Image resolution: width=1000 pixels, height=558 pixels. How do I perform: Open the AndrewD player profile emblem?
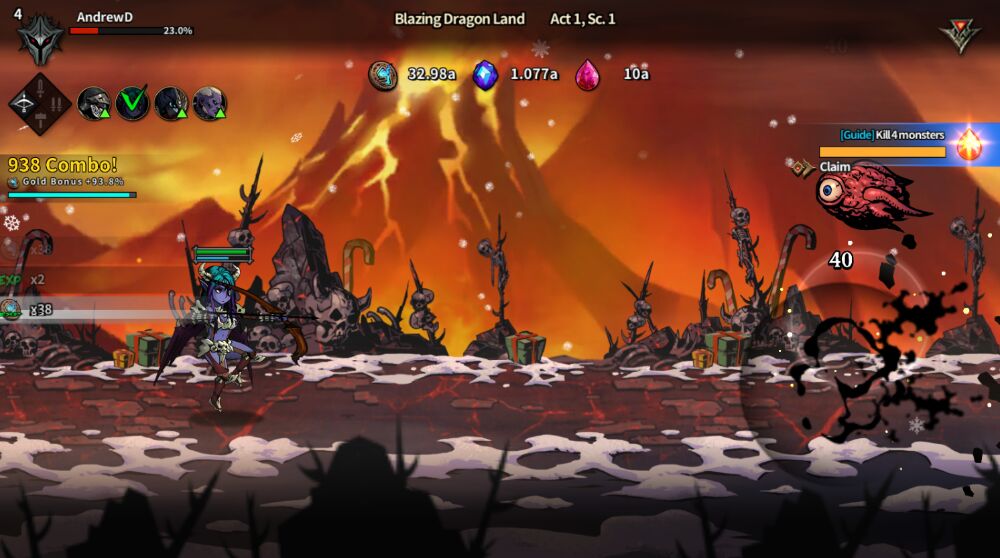40,39
